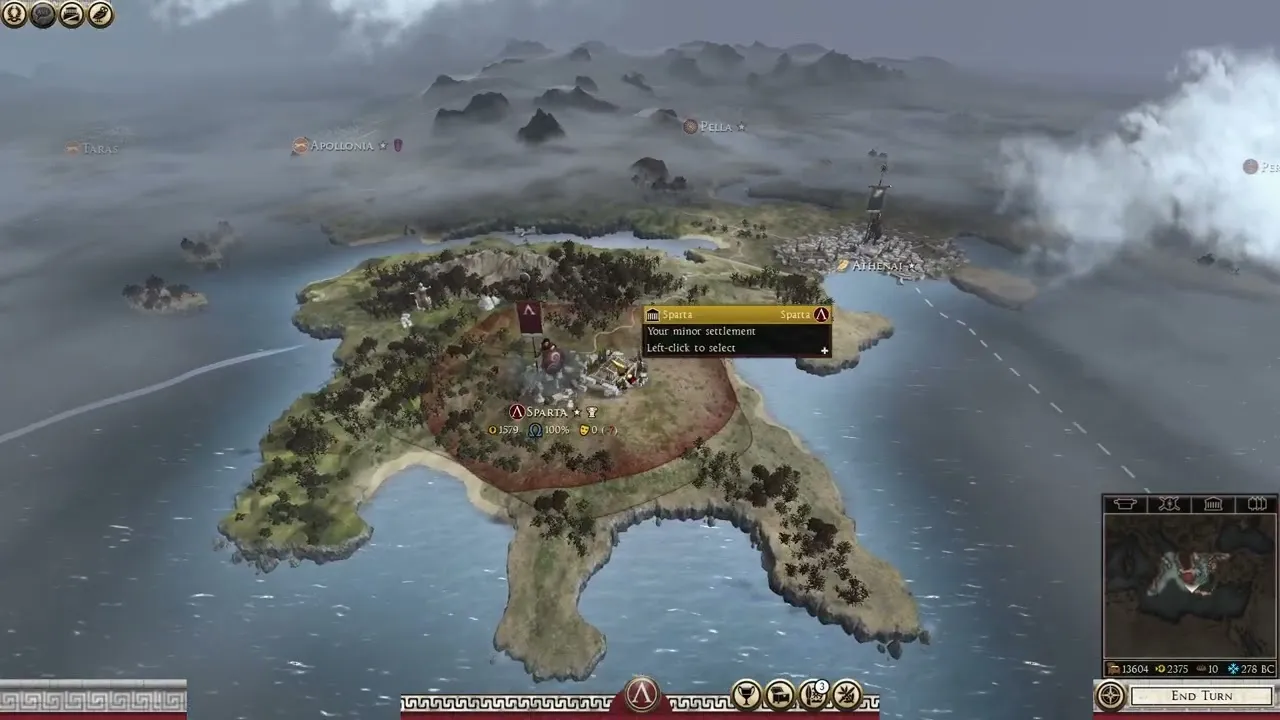The width and height of the screenshot is (1280, 720).
Task: Click the compass button beside End Turn
Action: pyautogui.click(x=1111, y=696)
